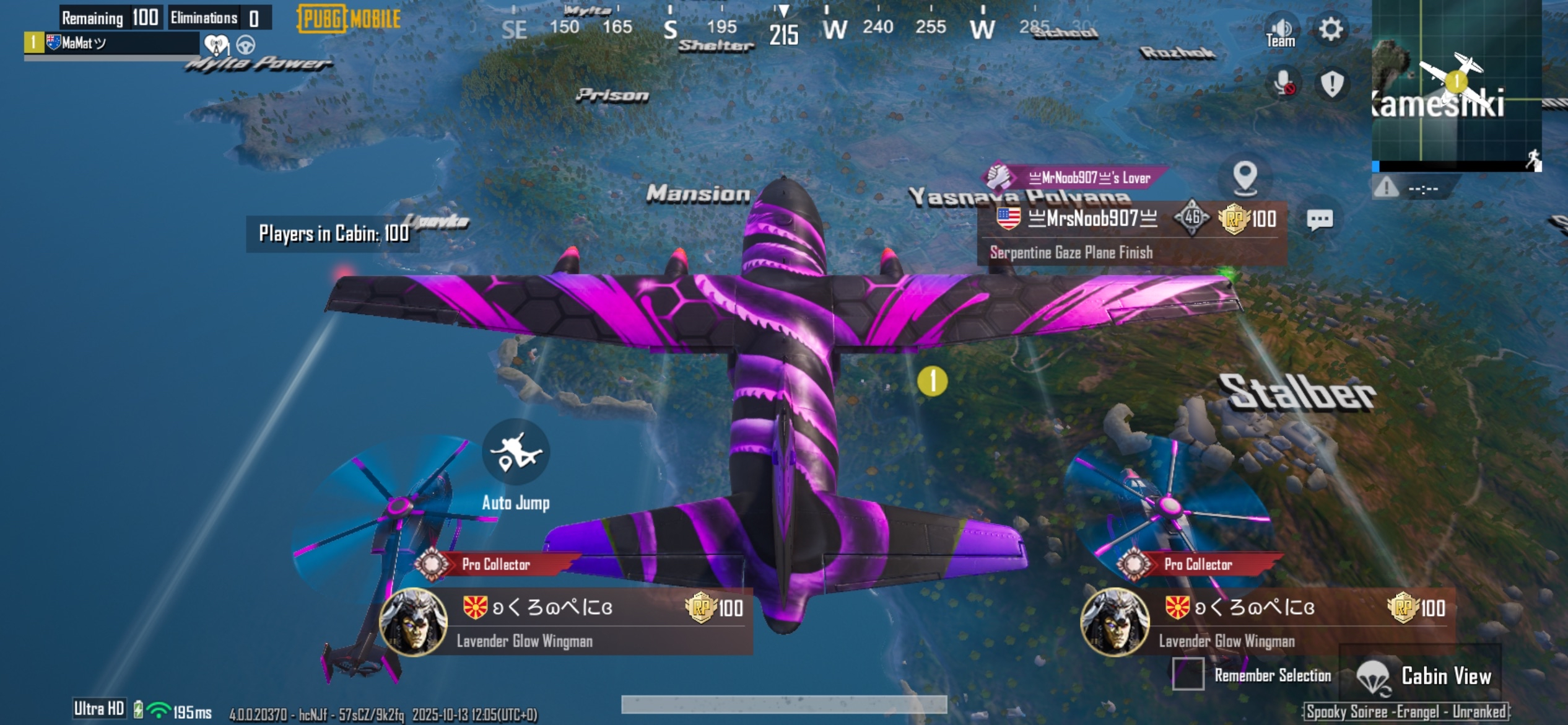The image size is (1568, 725).
Task: Open the chat speech bubble
Action: pos(1319,219)
